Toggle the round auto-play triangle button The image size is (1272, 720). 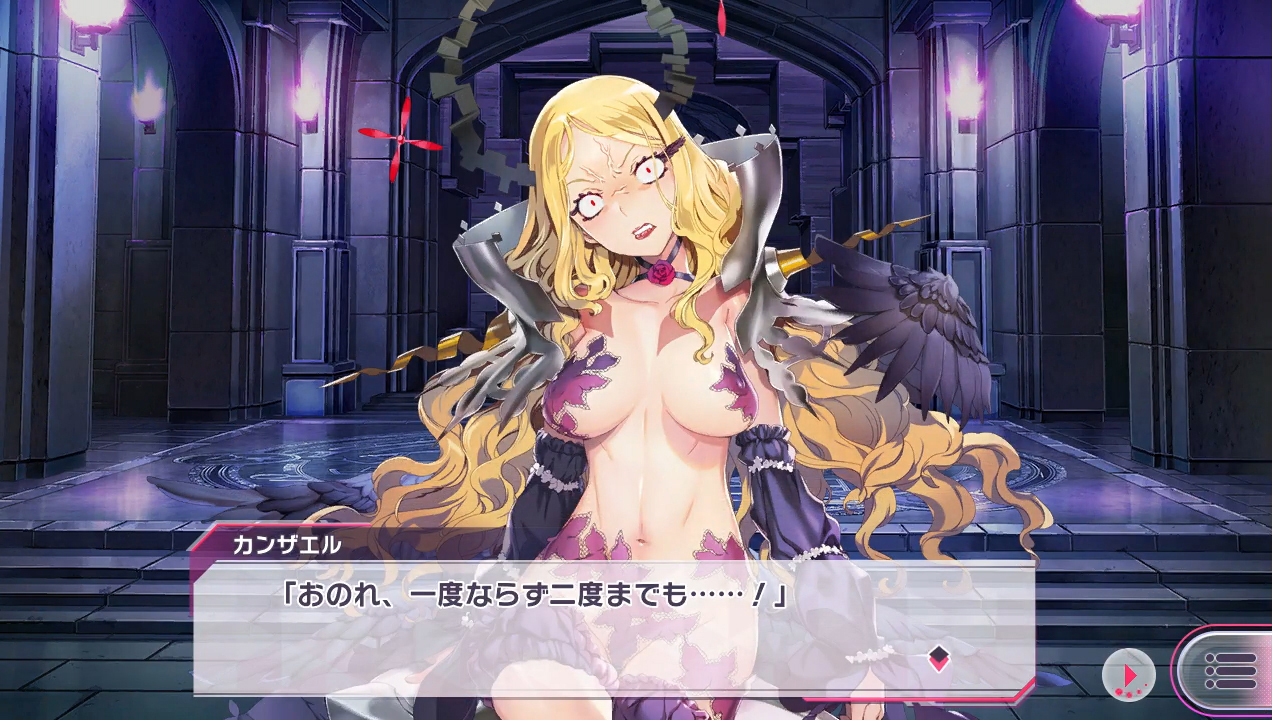[x=1128, y=673]
